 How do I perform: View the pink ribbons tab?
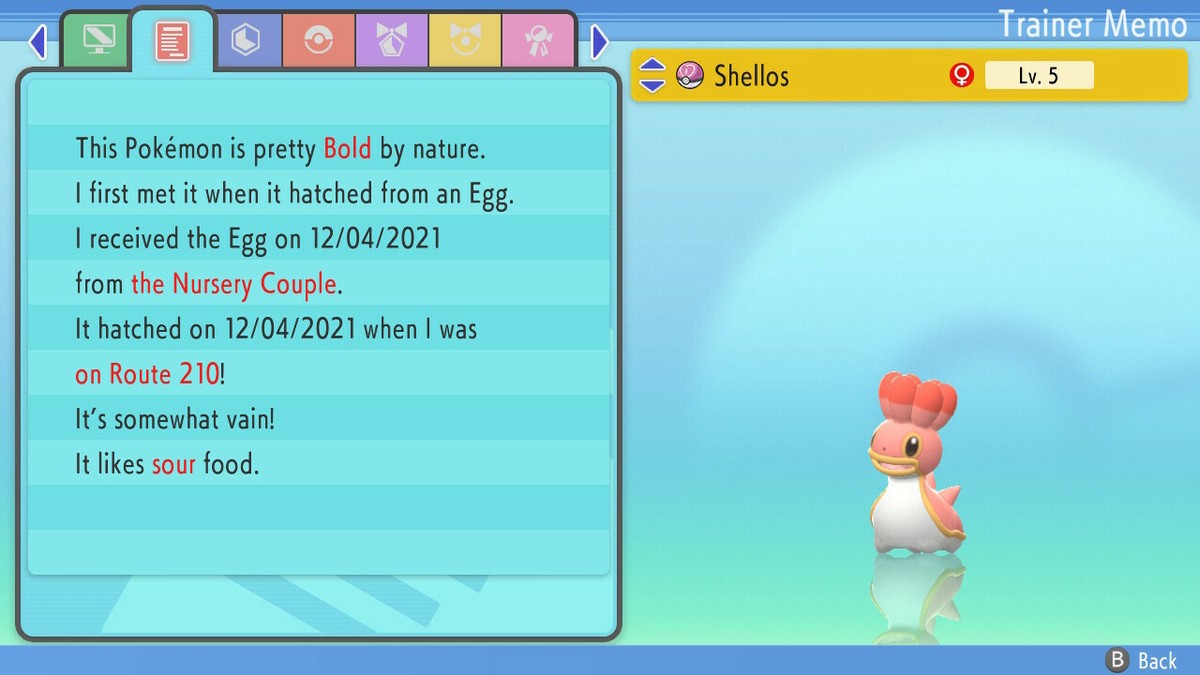pyautogui.click(x=538, y=40)
